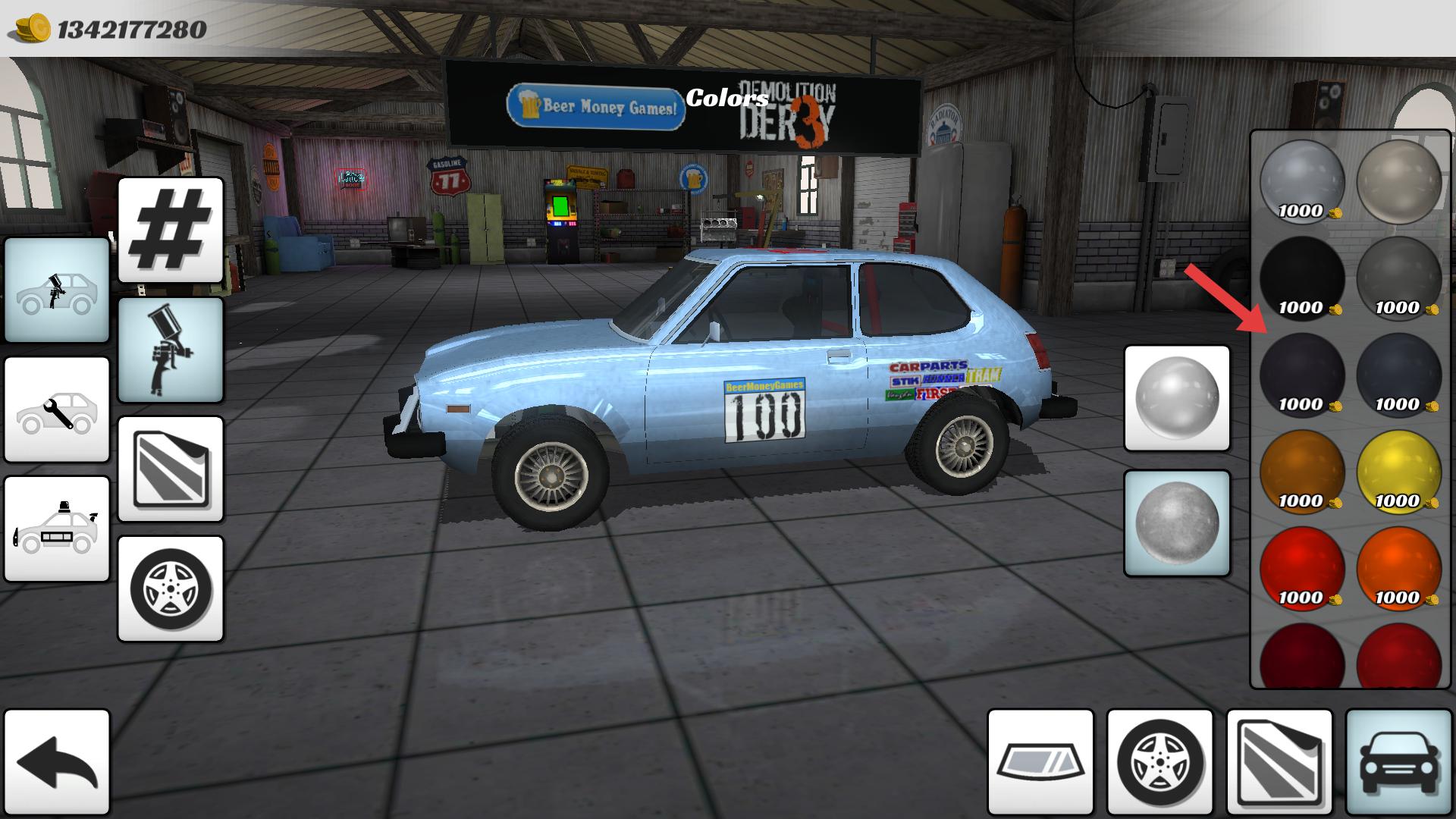Choose the striped decal option on left
The image size is (1456, 819).
click(x=171, y=469)
